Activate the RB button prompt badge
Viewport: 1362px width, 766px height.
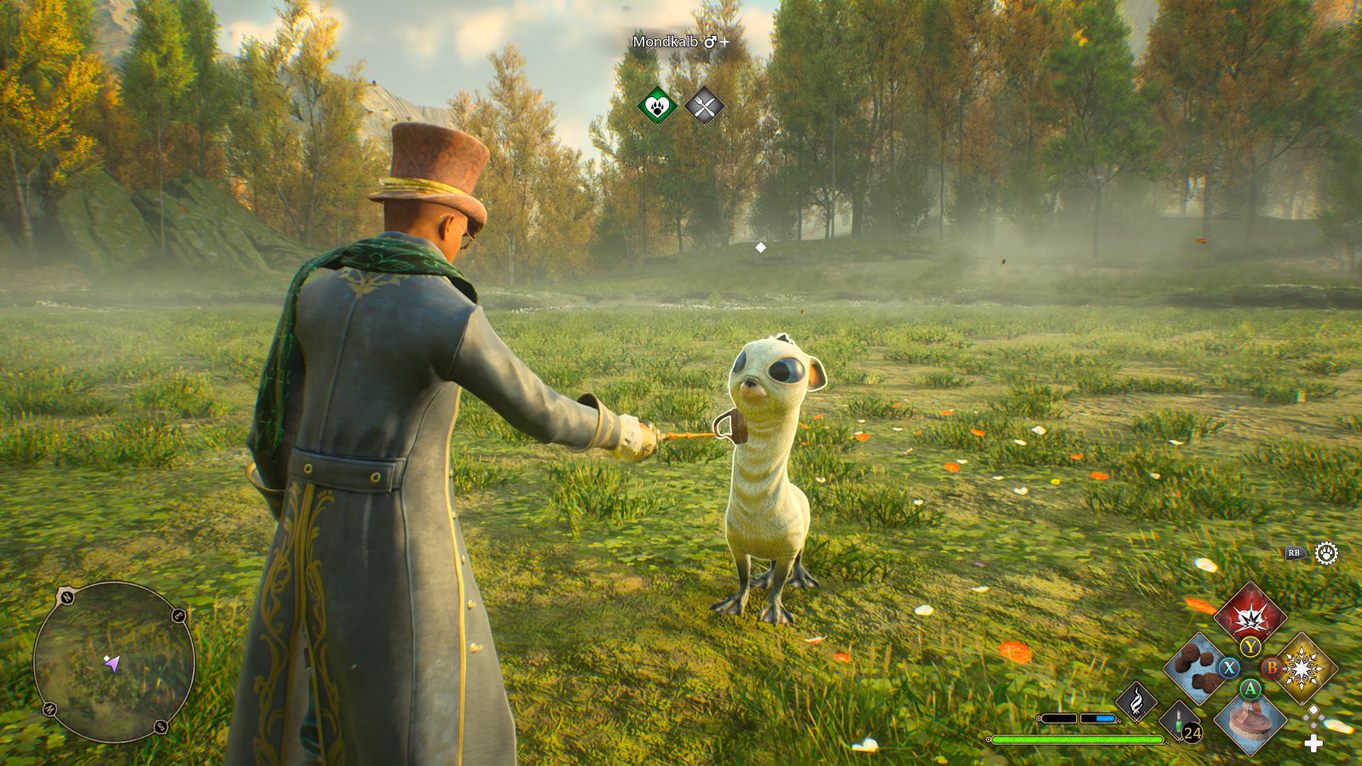1294,553
